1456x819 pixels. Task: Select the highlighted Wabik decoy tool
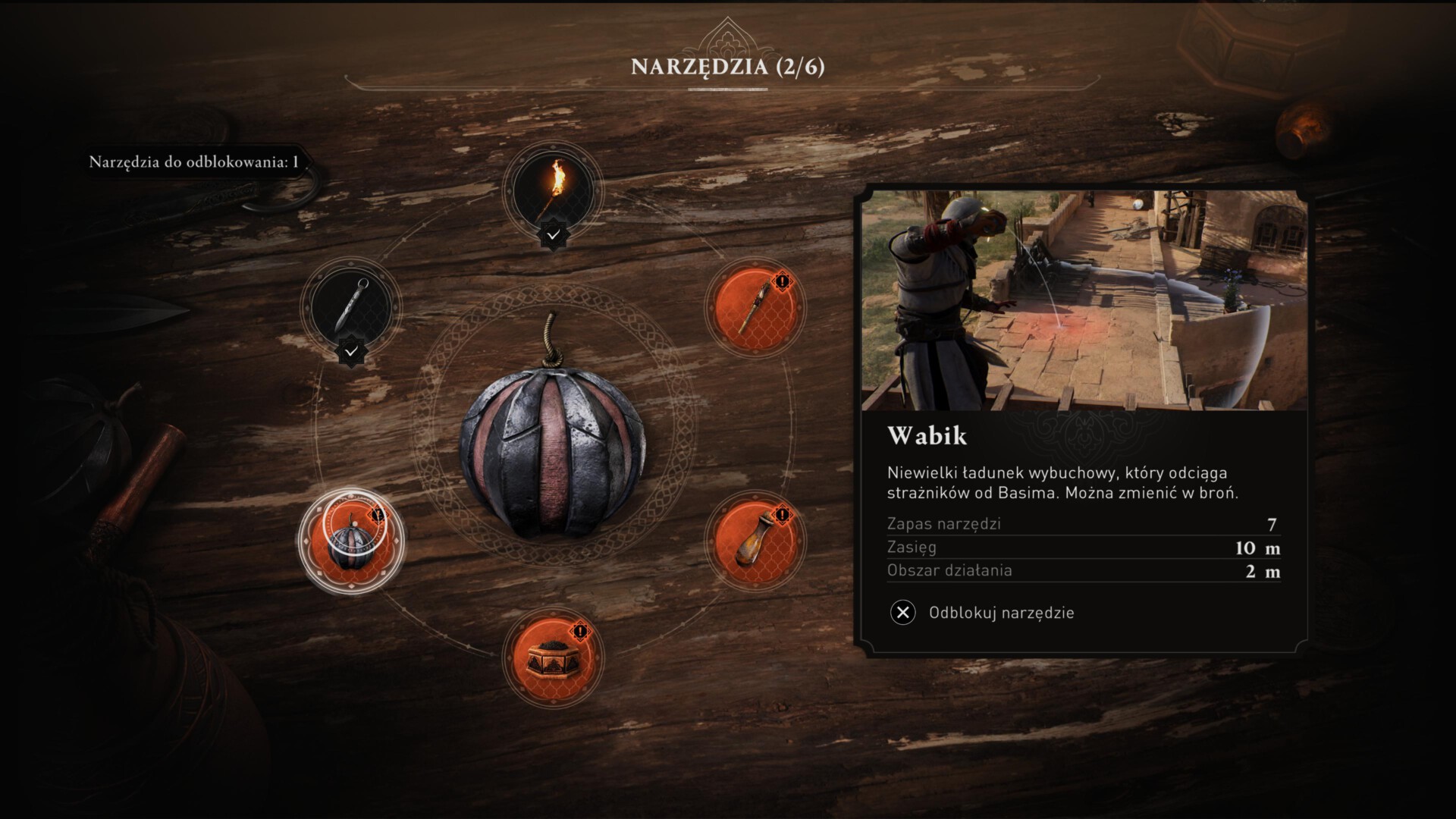tap(351, 541)
